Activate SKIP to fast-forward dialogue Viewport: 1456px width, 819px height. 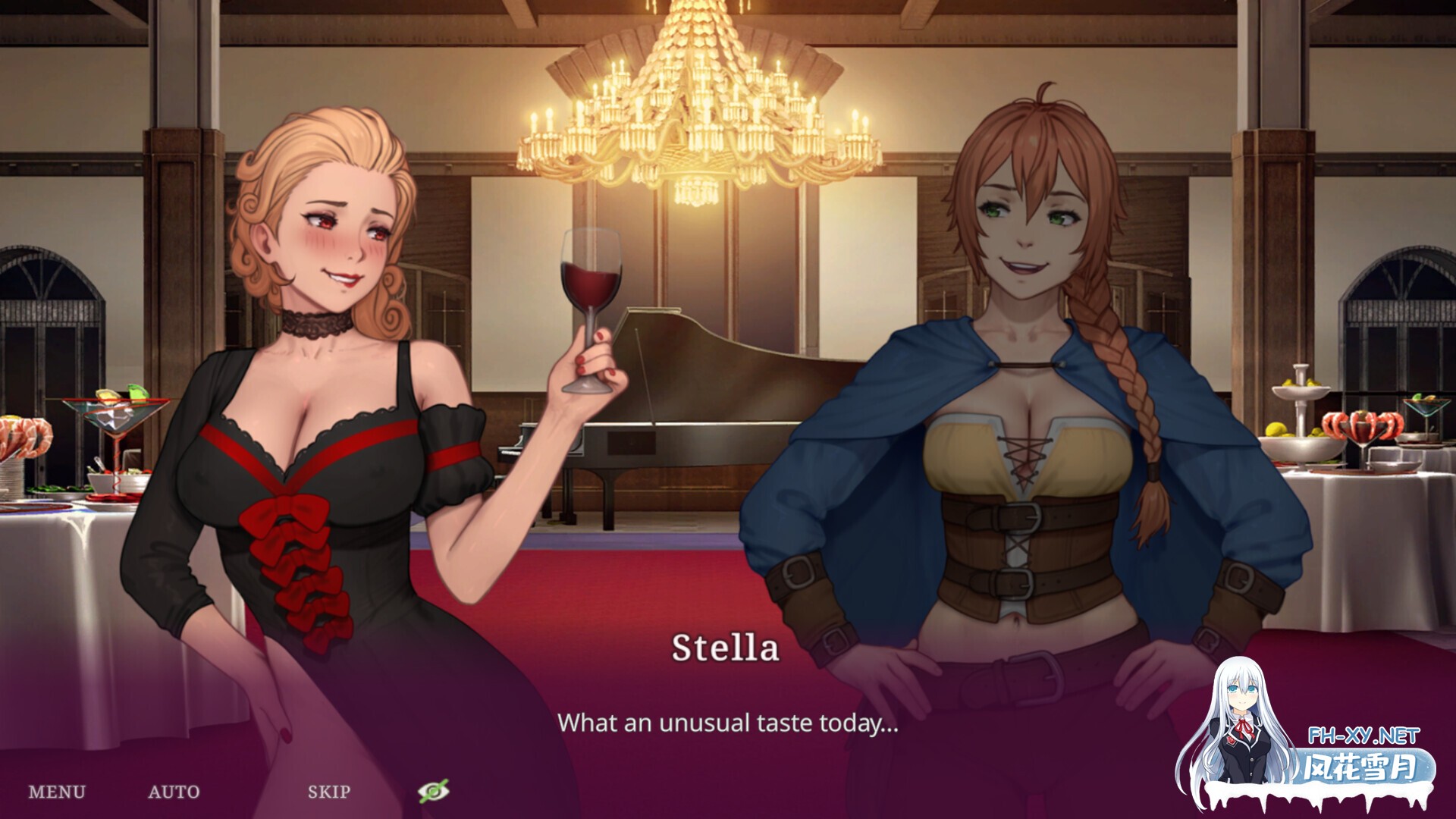pyautogui.click(x=329, y=792)
